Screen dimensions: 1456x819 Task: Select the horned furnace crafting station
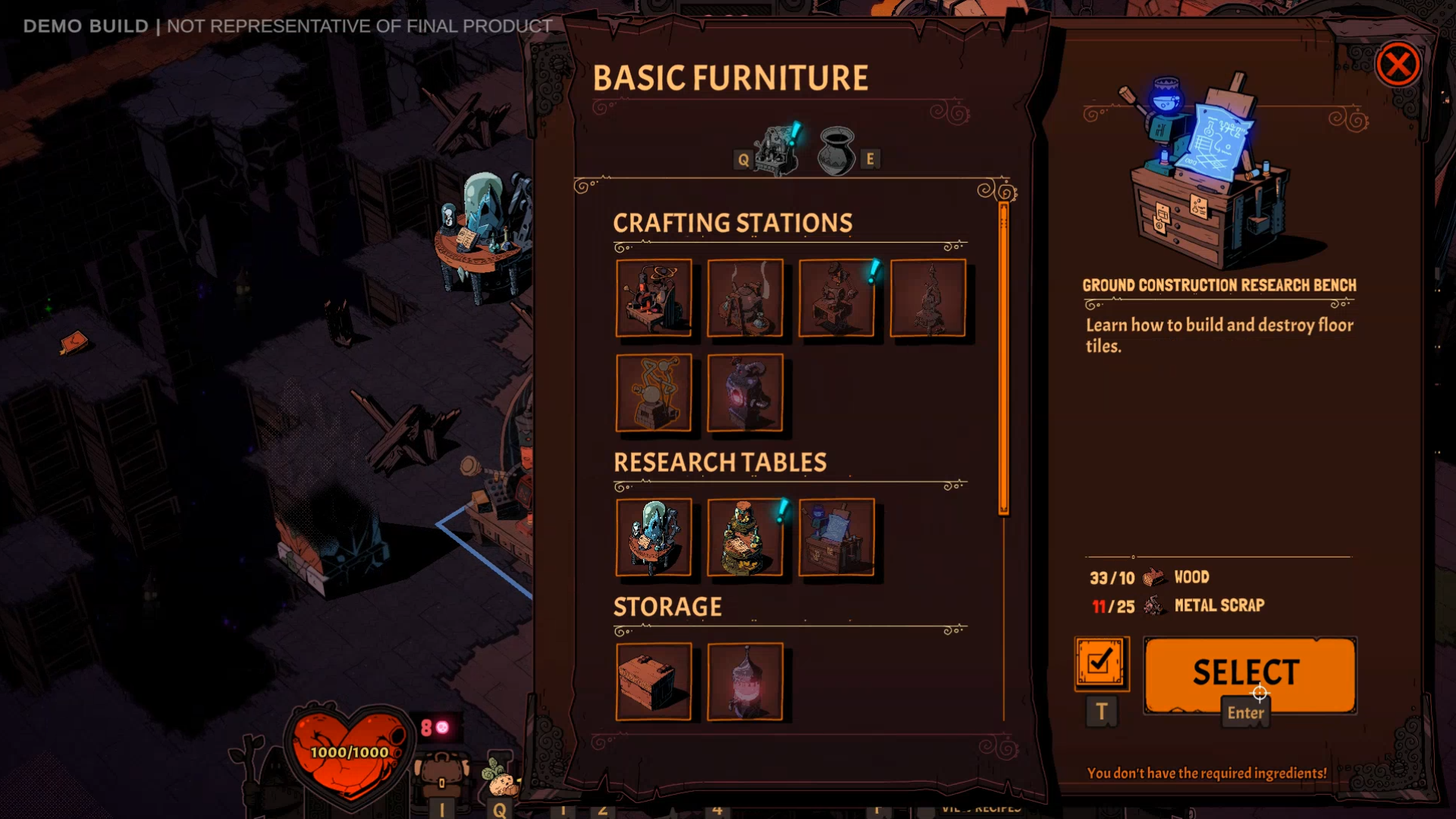(746, 392)
